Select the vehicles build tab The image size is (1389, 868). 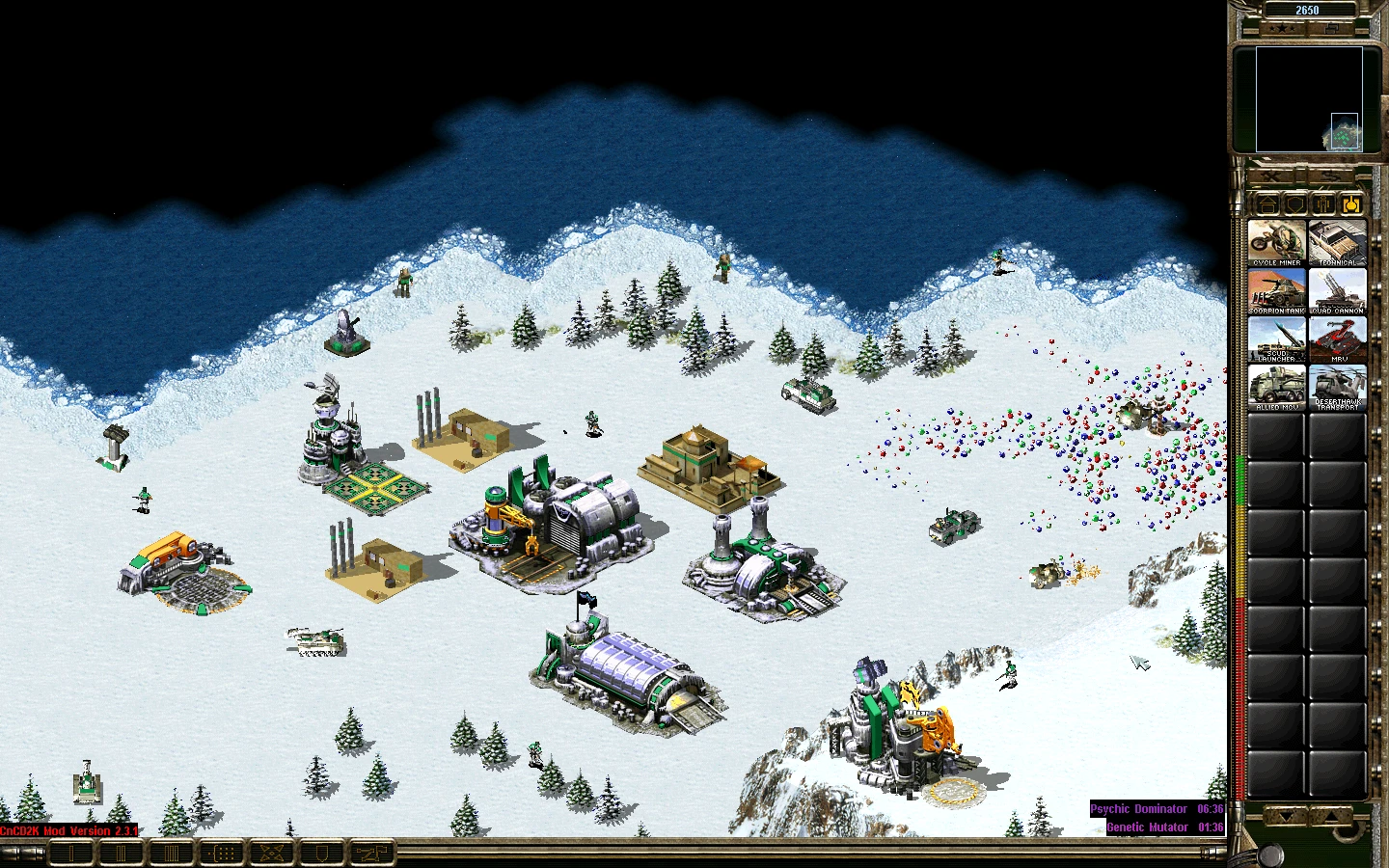[x=1350, y=204]
